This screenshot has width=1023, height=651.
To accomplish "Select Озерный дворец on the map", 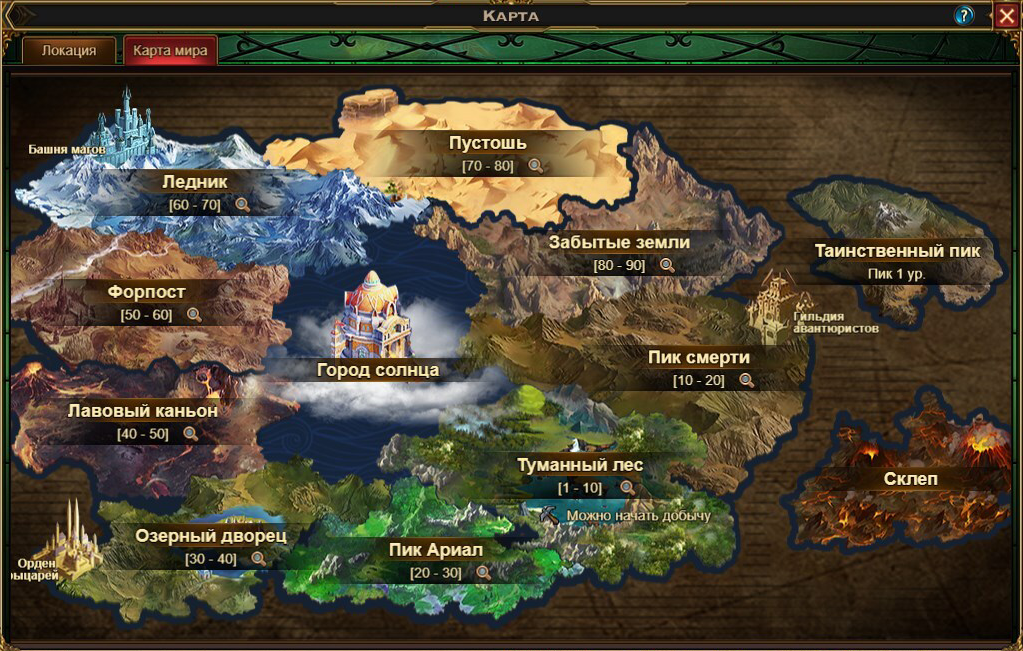I will tap(211, 535).
